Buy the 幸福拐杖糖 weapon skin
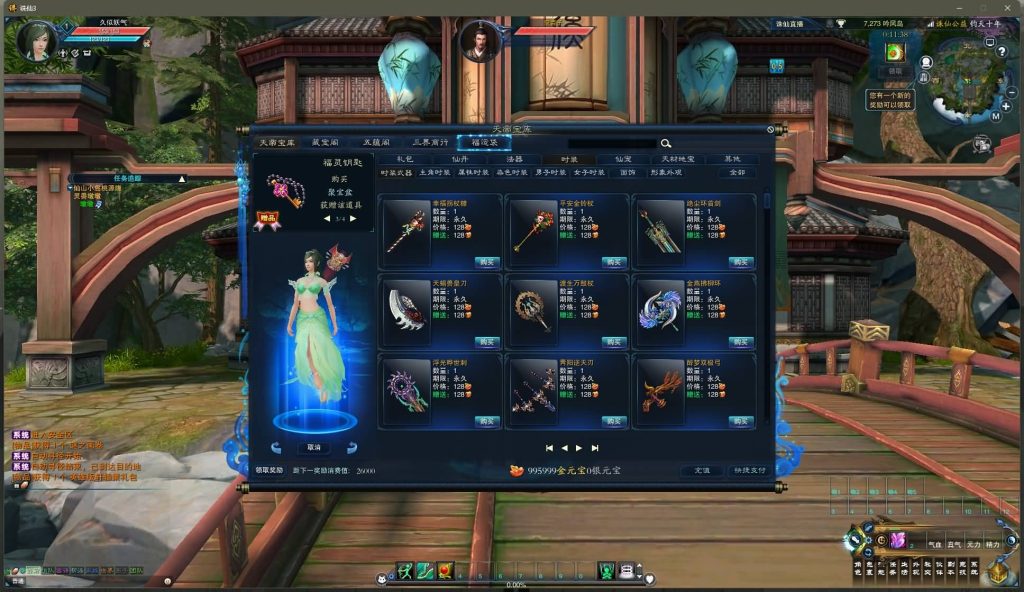Viewport: 1024px width, 592px height. click(x=487, y=262)
